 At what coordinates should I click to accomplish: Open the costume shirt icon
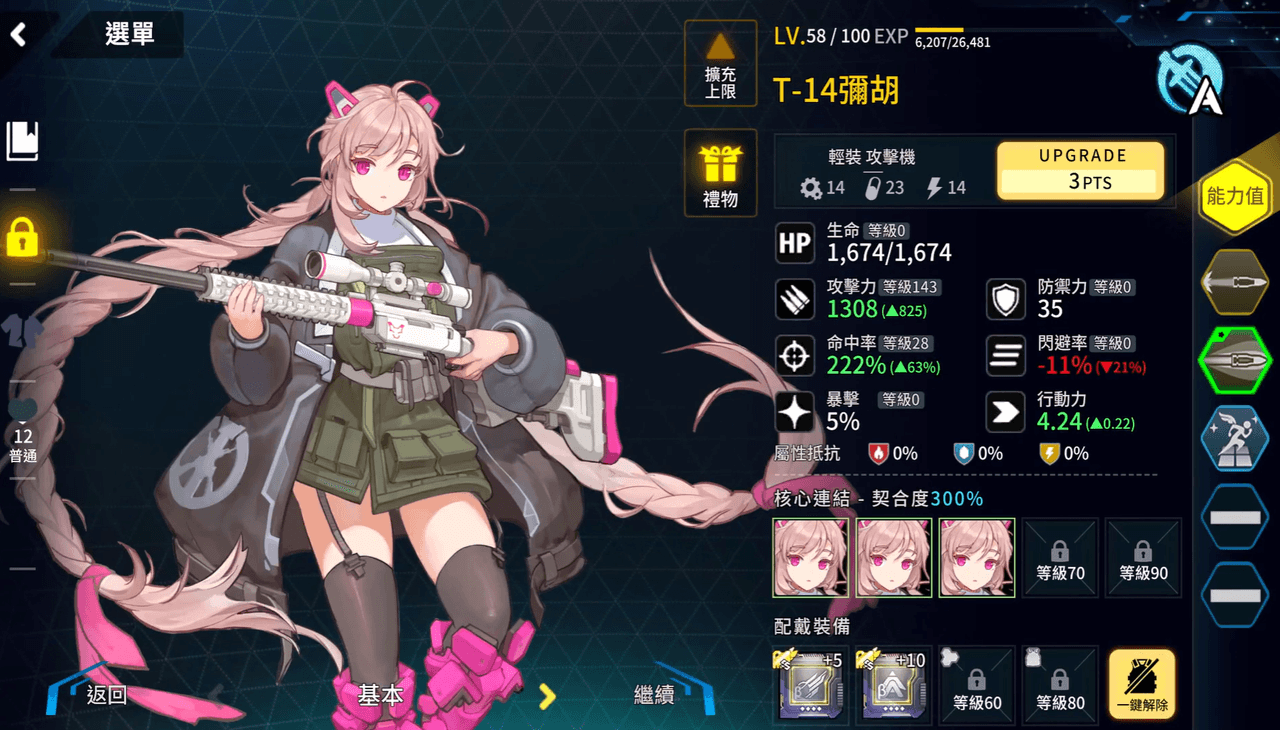22,331
